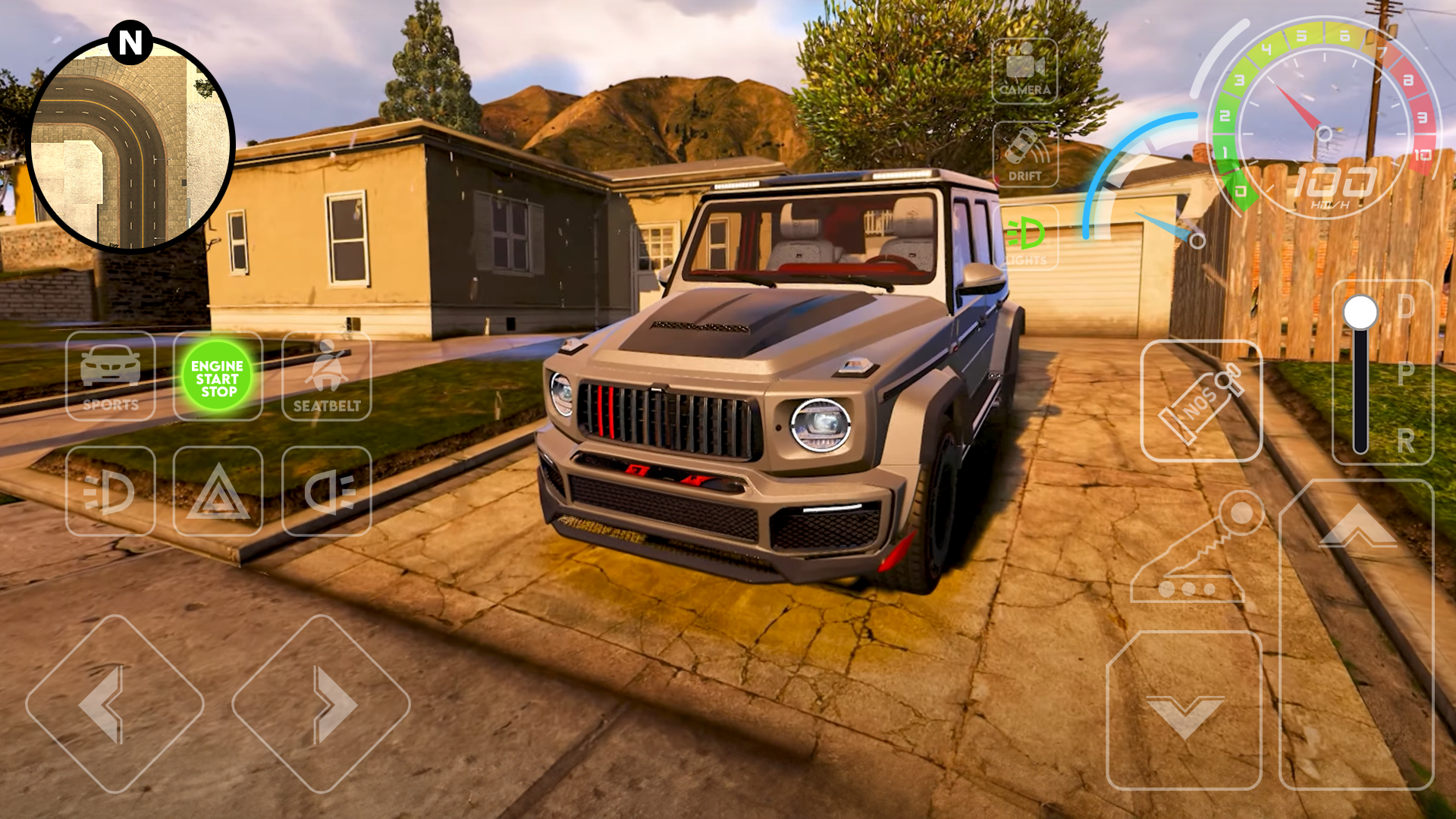Tap the circular minimap
The width and height of the screenshot is (1456, 819).
[130, 146]
